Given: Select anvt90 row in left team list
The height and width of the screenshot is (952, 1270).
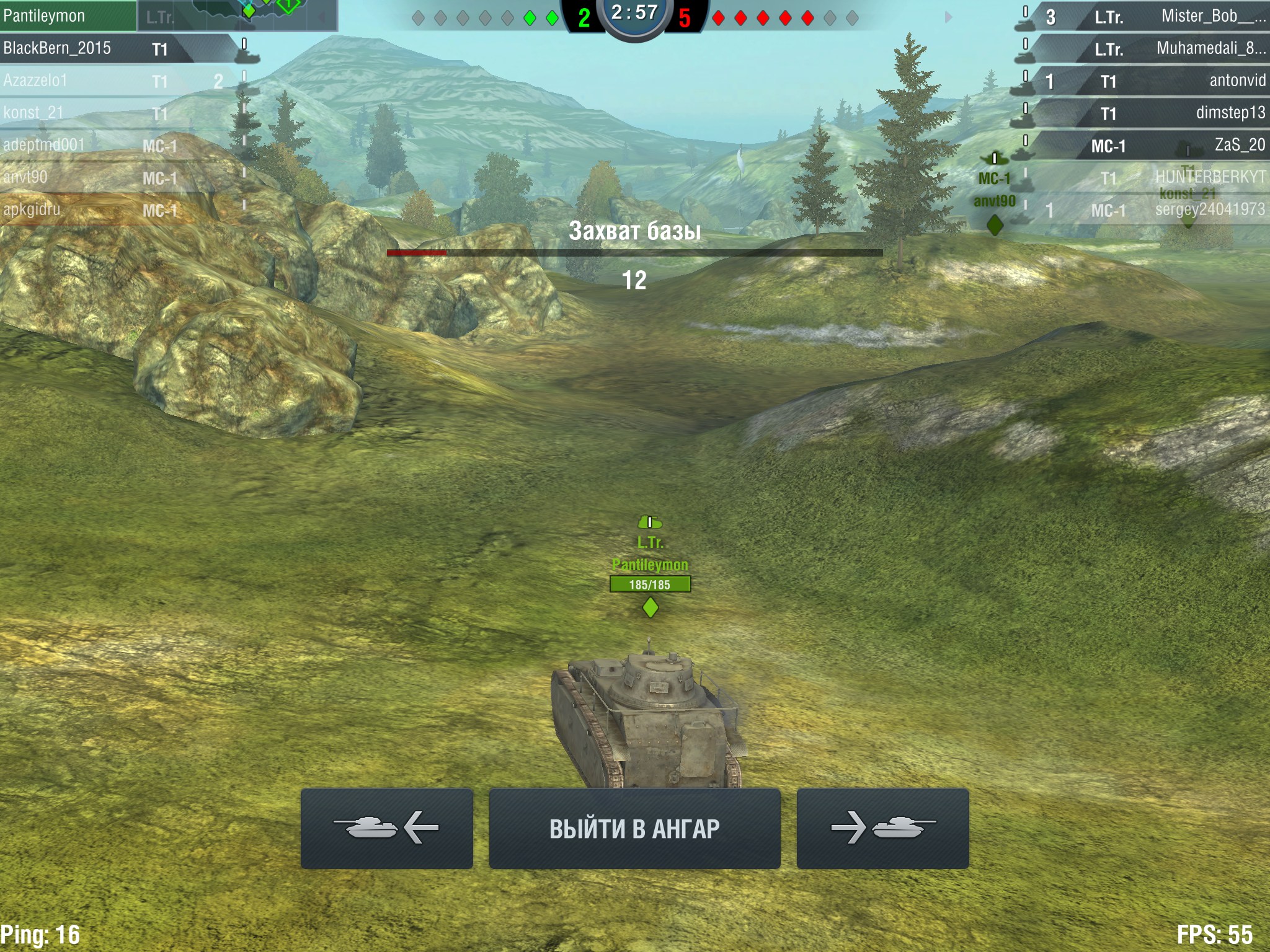Looking at the screenshot, I should click(93, 177).
